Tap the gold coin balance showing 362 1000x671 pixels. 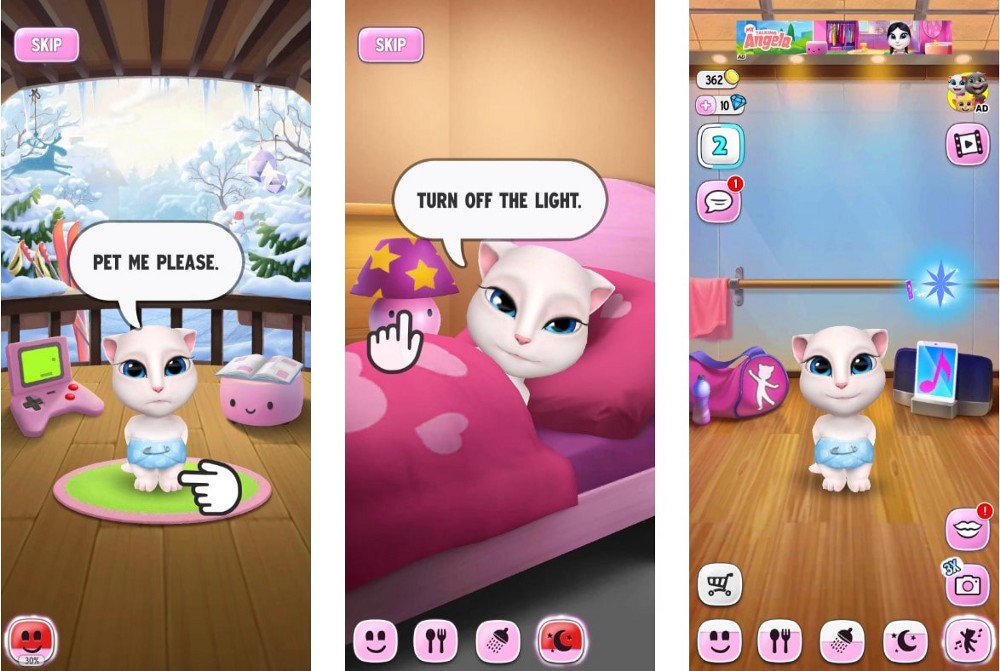716,80
